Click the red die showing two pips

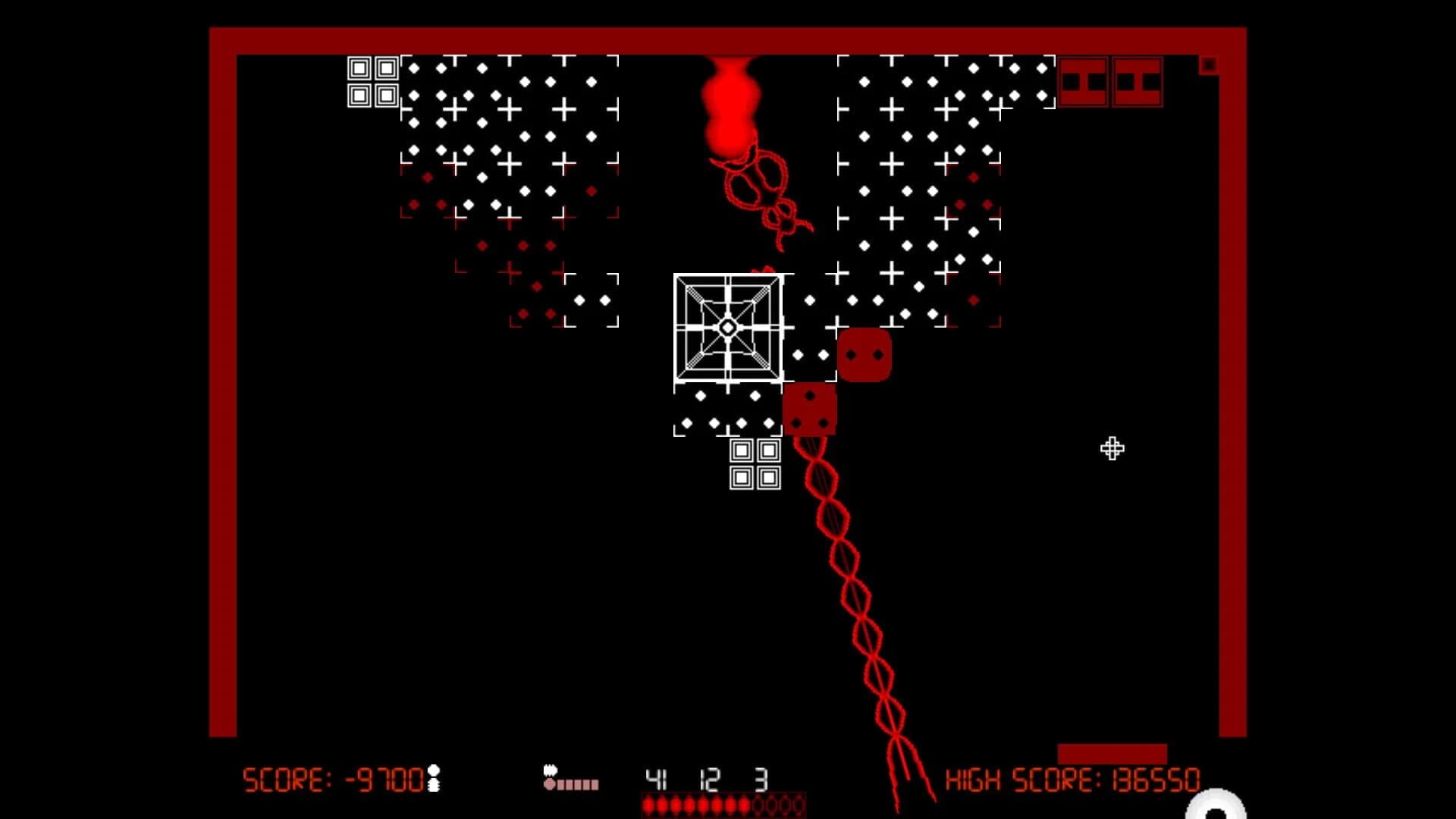[864, 353]
